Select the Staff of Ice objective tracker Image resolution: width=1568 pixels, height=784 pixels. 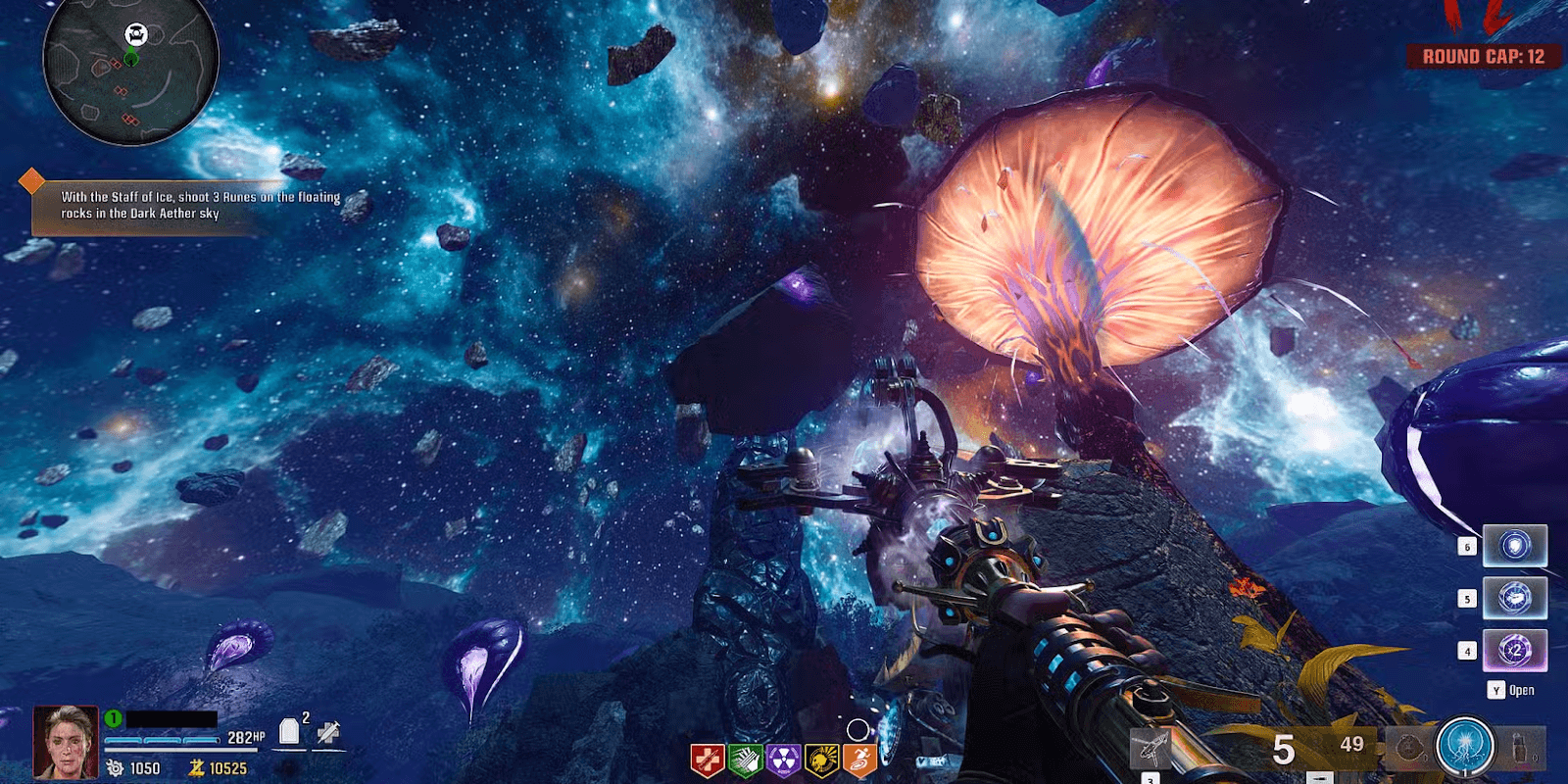coord(186,205)
